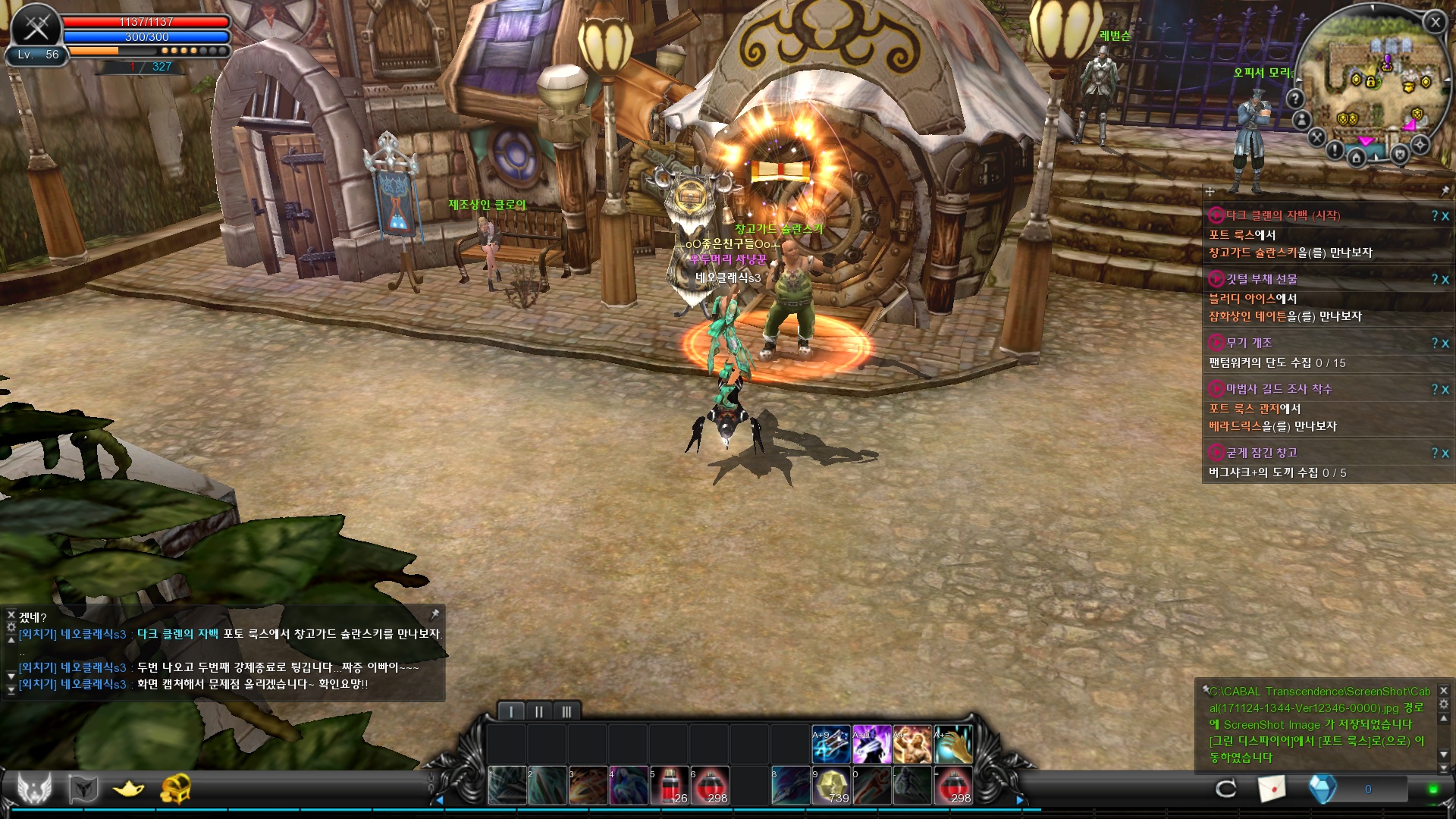Open the winged emblem menu button
The height and width of the screenshot is (819, 1456).
(x=35, y=789)
